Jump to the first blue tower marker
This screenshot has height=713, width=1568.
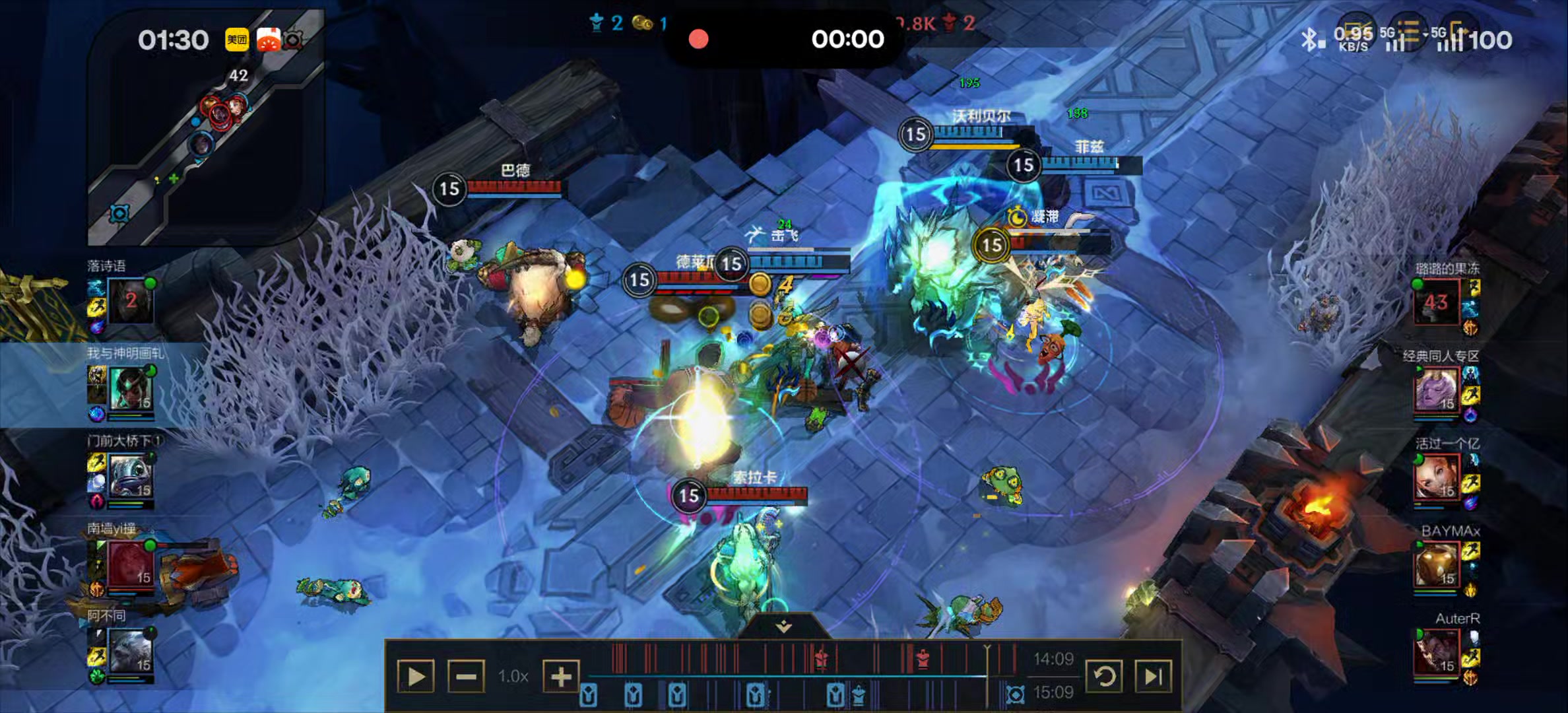pos(589,695)
